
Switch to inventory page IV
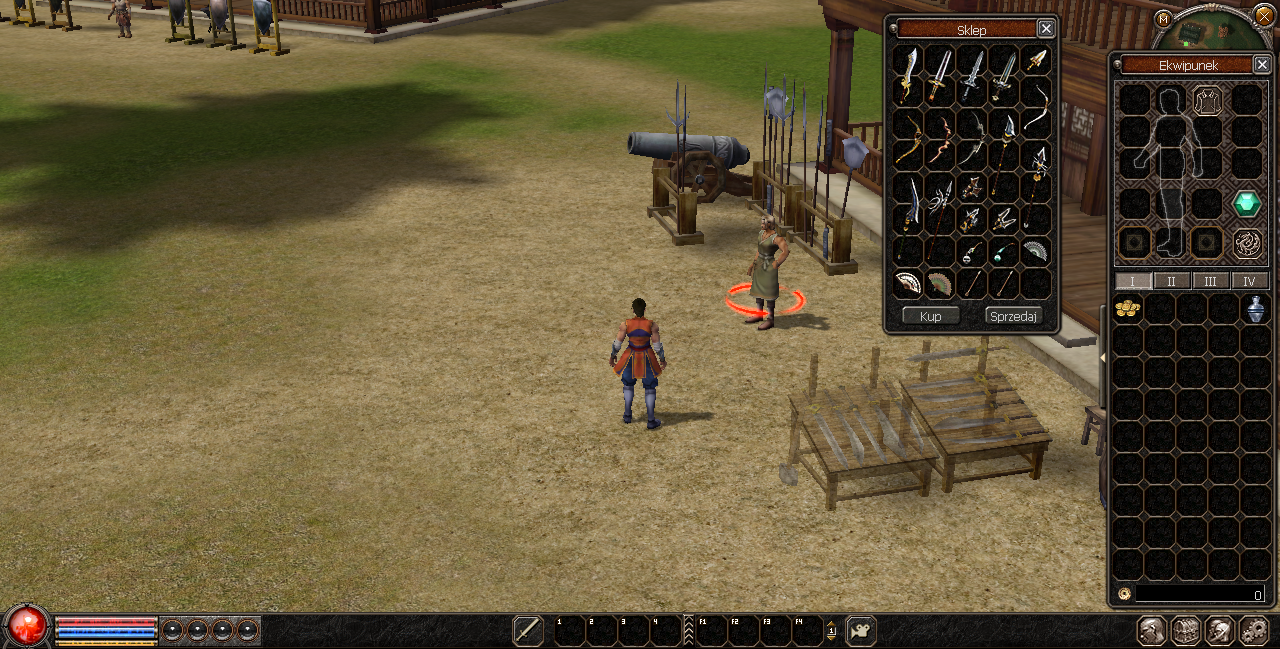tap(1249, 281)
